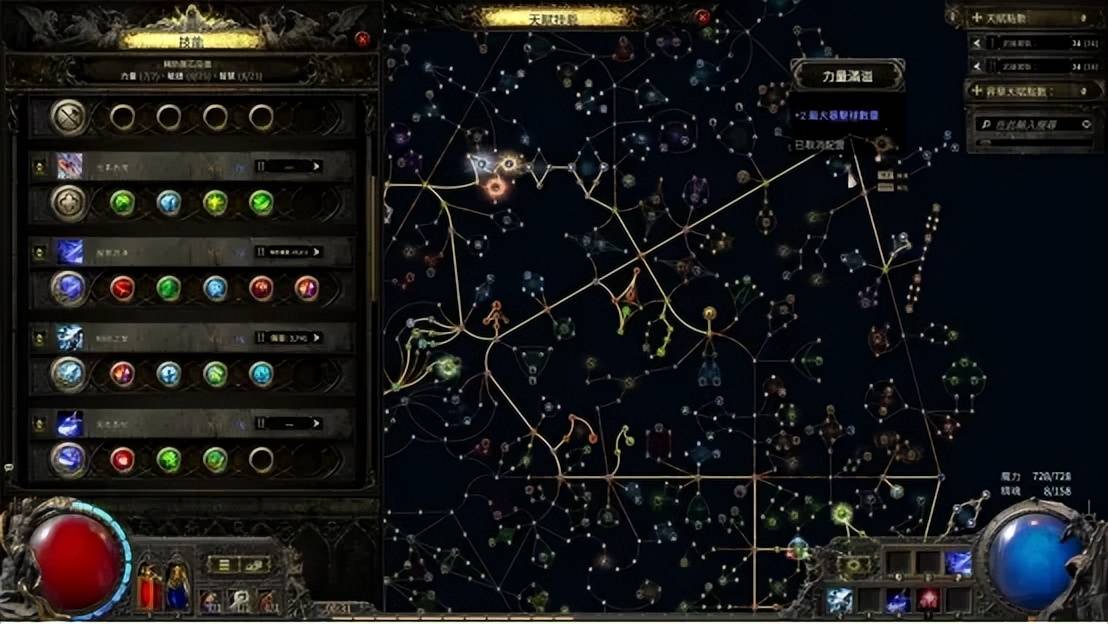Choose the empty support socket in bottom row

click(x=261, y=460)
